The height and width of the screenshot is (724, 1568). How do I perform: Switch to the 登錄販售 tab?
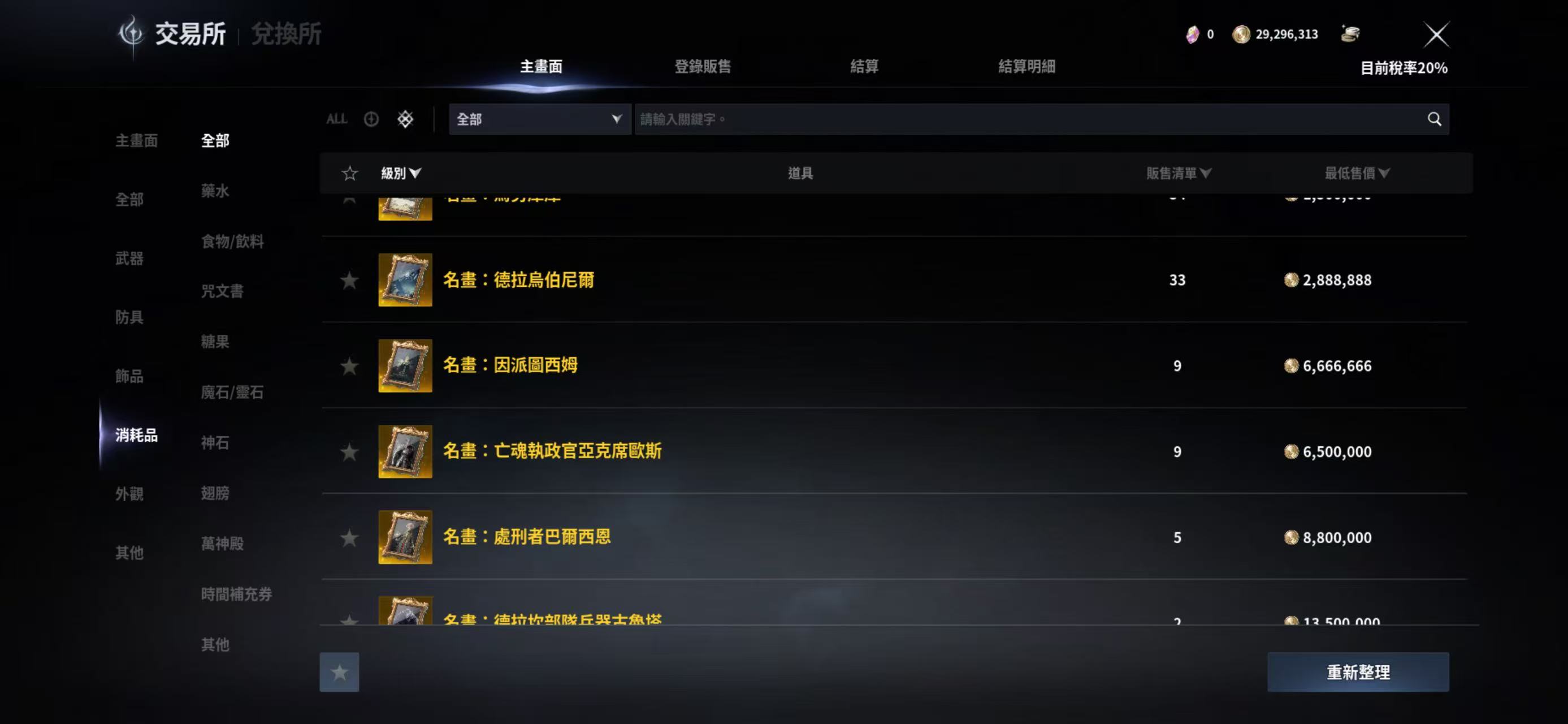tap(703, 67)
